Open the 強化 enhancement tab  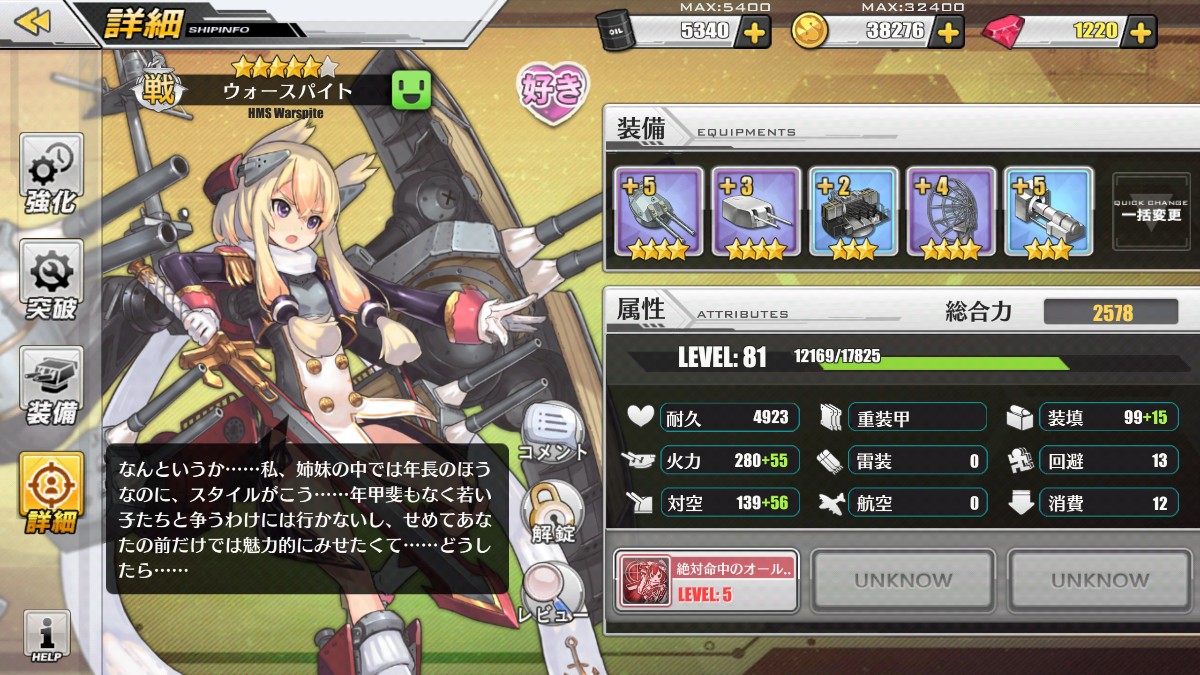click(51, 177)
